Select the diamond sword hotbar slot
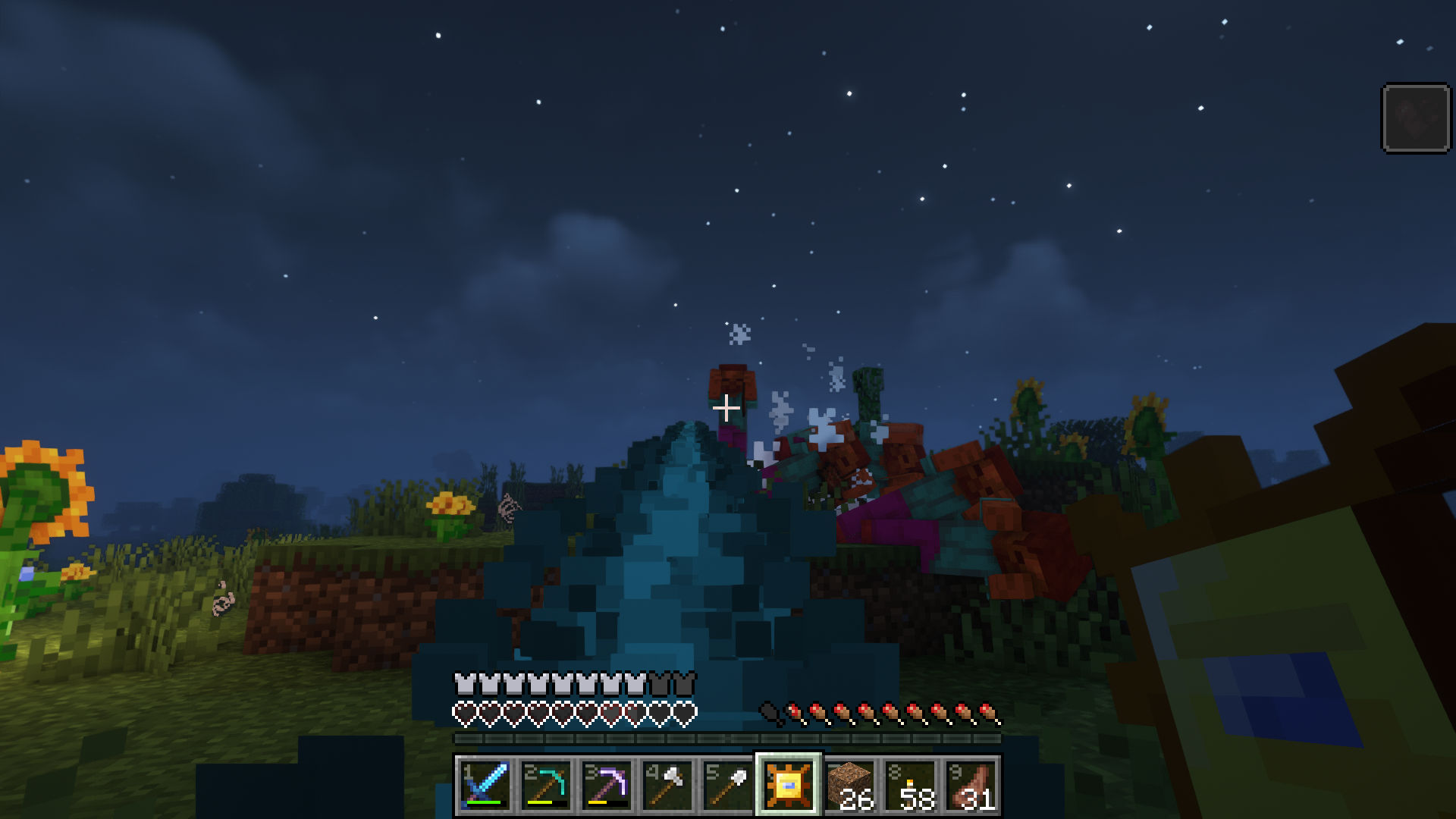1456x819 pixels. coord(485,785)
